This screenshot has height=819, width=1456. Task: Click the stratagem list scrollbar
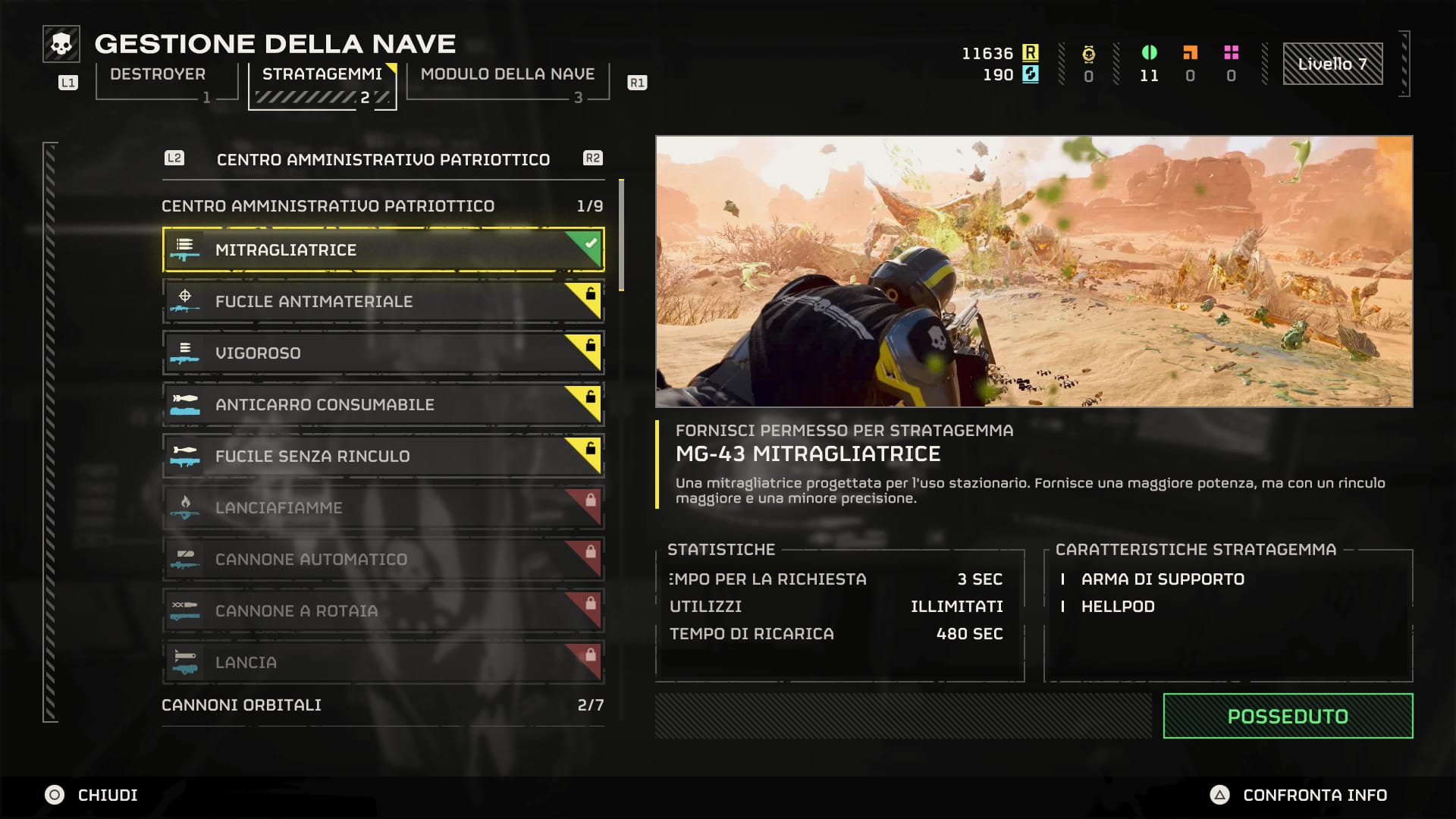click(622, 235)
